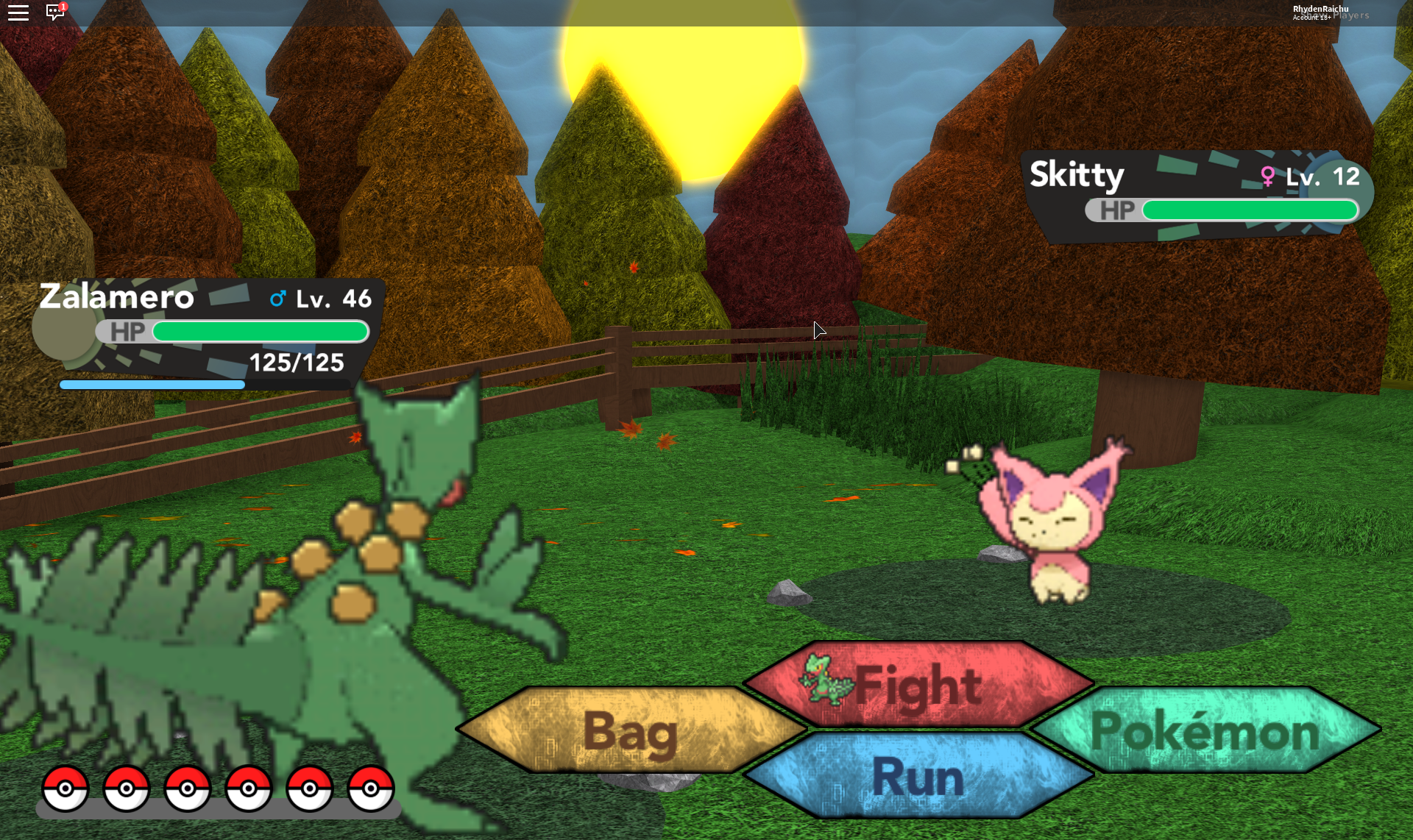Image resolution: width=1413 pixels, height=840 pixels.
Task: Open the Bag menu
Action: pos(631,730)
